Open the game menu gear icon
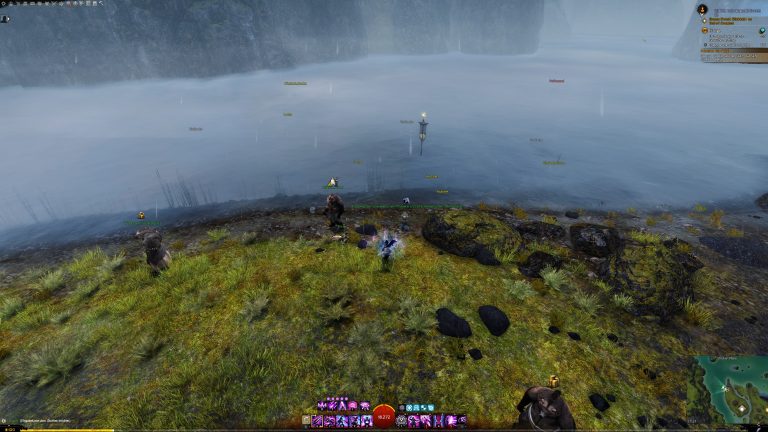 (4, 4)
